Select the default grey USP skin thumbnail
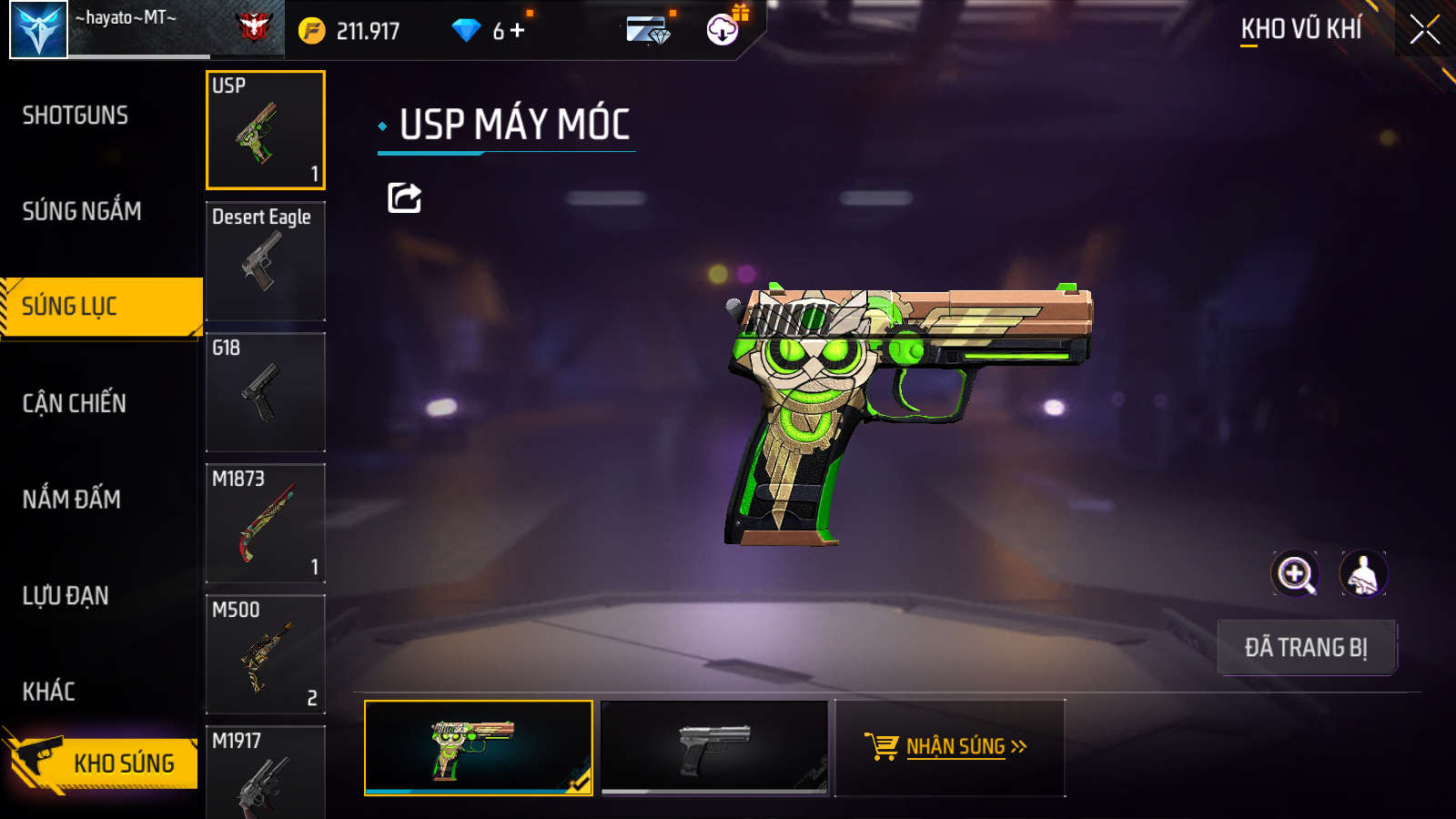 [x=715, y=747]
